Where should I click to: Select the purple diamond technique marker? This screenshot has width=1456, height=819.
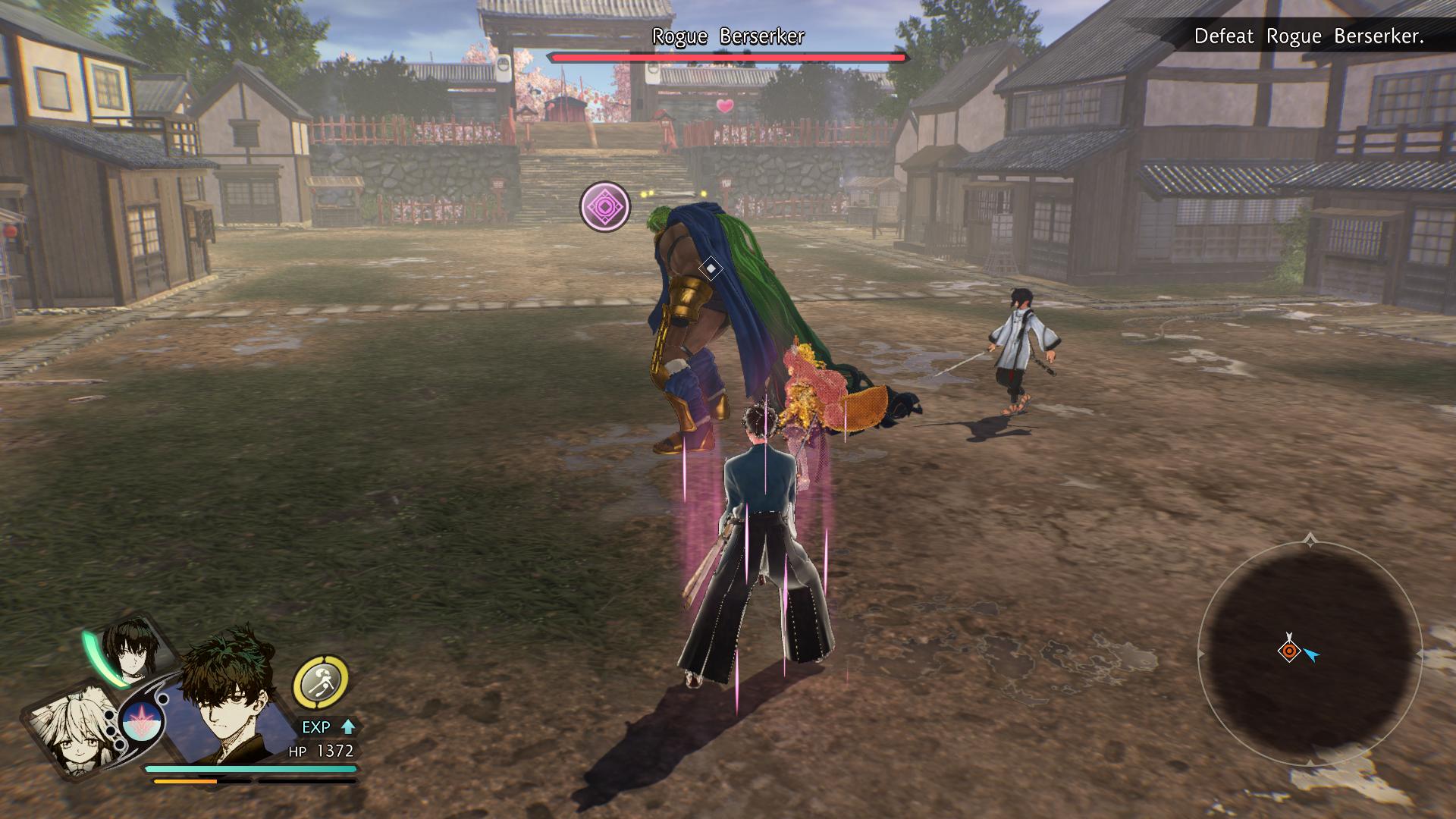point(605,206)
